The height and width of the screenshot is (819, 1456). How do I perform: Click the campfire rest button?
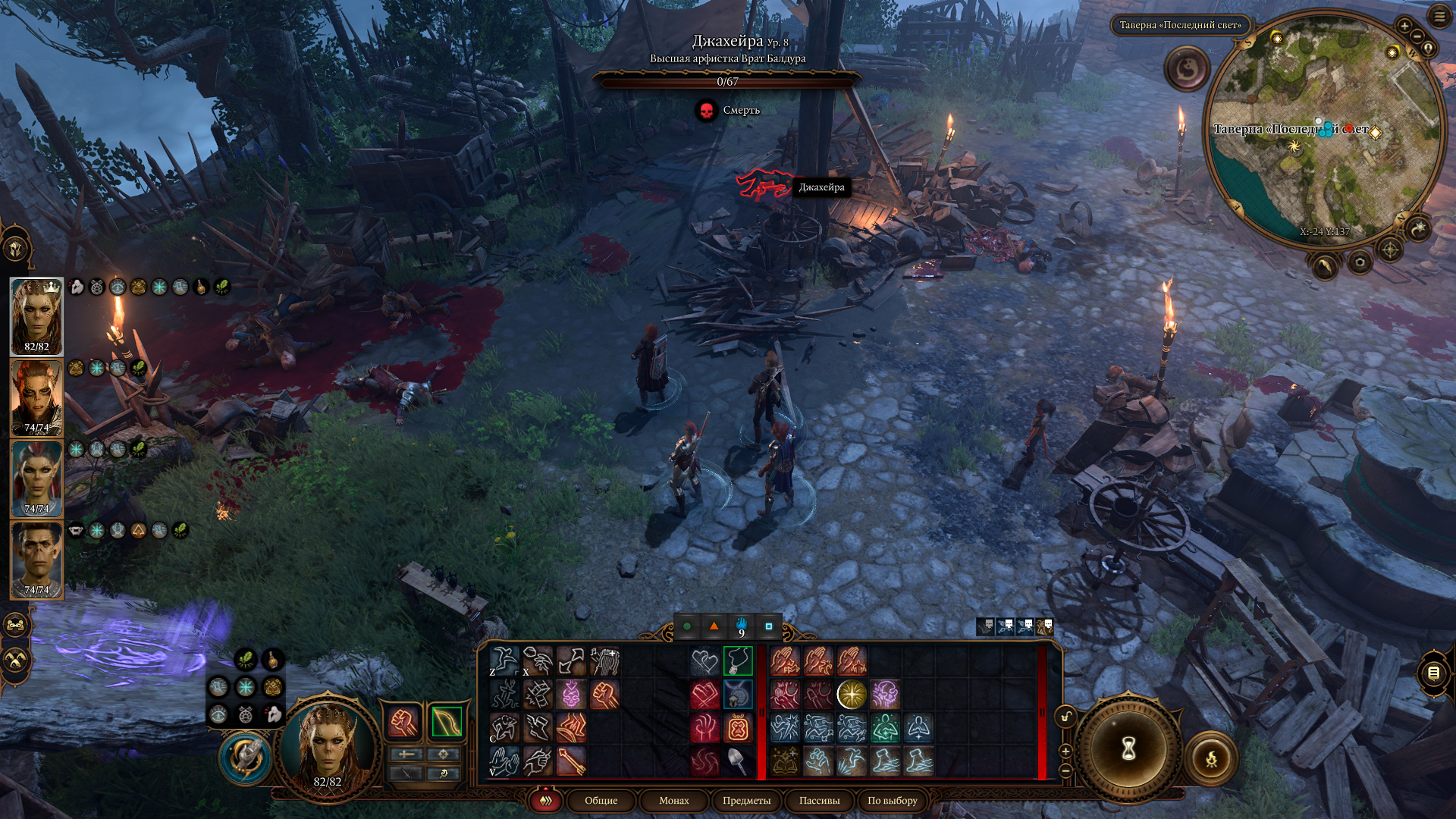1211,758
